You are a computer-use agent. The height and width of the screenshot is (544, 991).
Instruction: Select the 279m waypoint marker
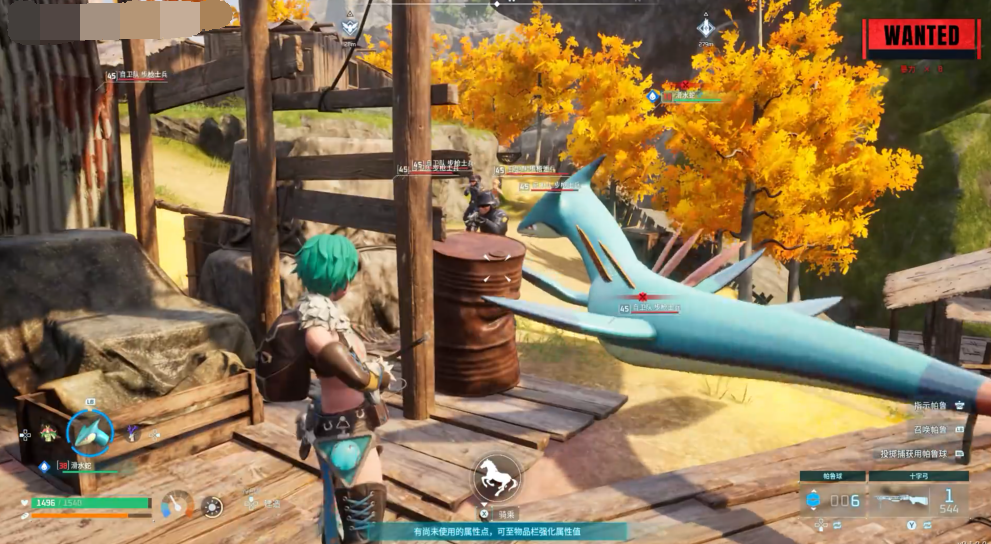coord(706,27)
